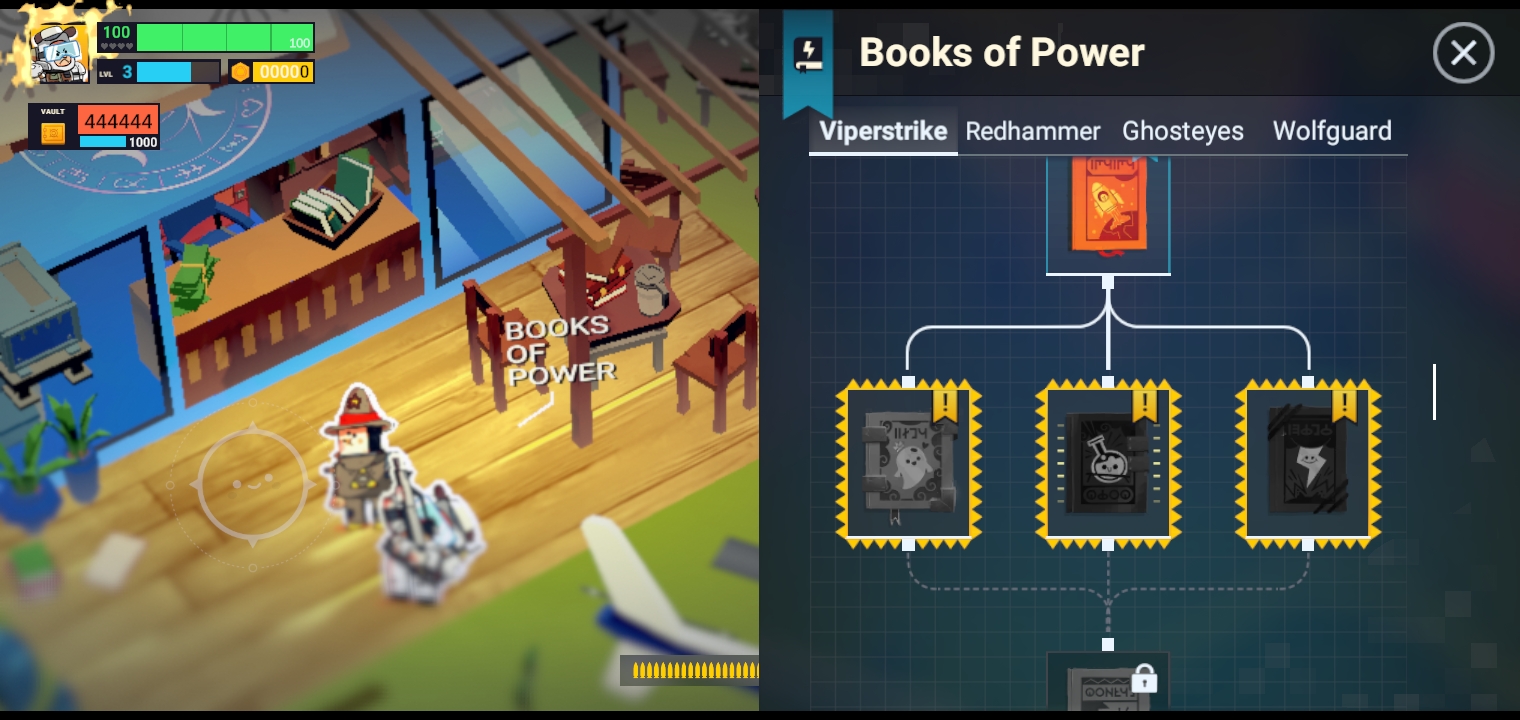Select the lightning bolt book node
1520x720 pixels.
1308,462
